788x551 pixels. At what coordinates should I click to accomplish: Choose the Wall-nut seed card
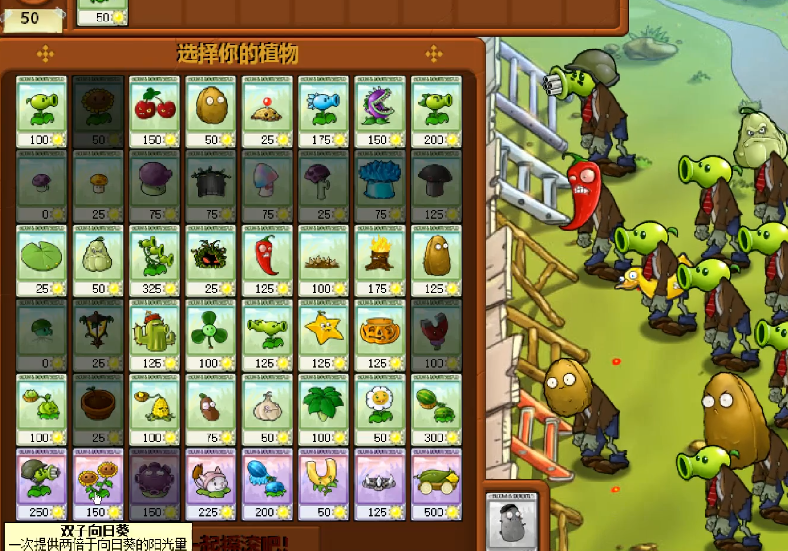[210, 112]
